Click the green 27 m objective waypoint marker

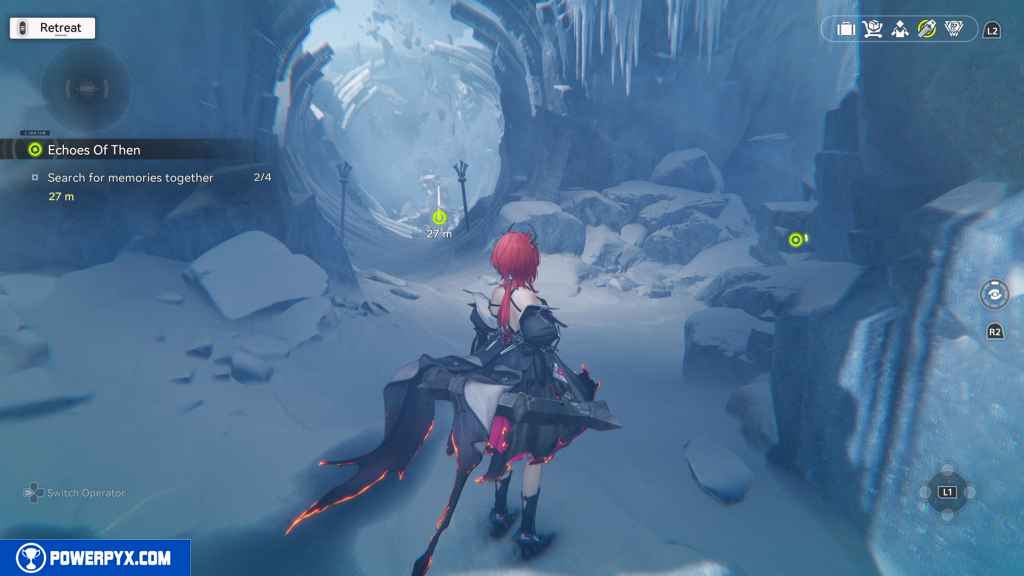[x=439, y=217]
